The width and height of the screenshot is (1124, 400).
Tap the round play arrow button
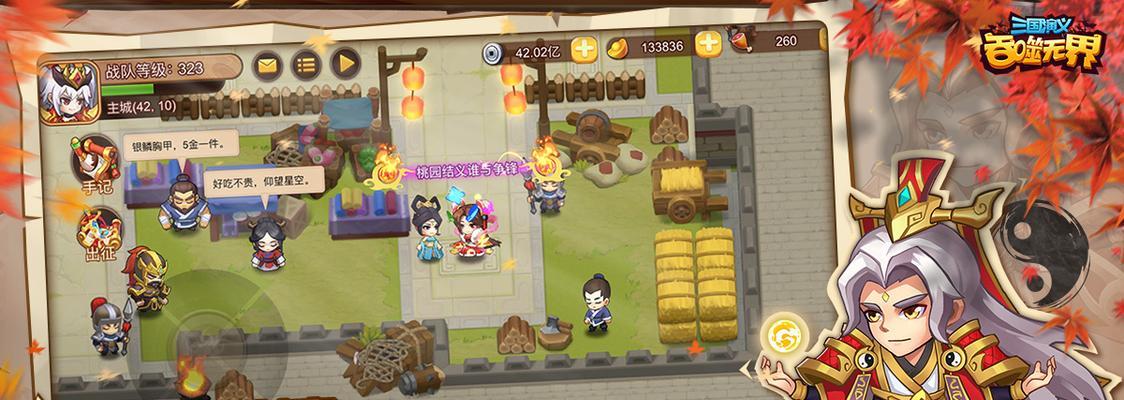coord(345,65)
